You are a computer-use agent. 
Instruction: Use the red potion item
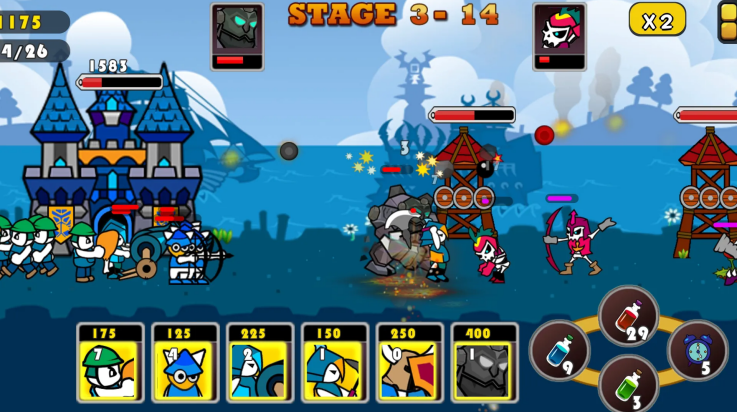[628, 316]
